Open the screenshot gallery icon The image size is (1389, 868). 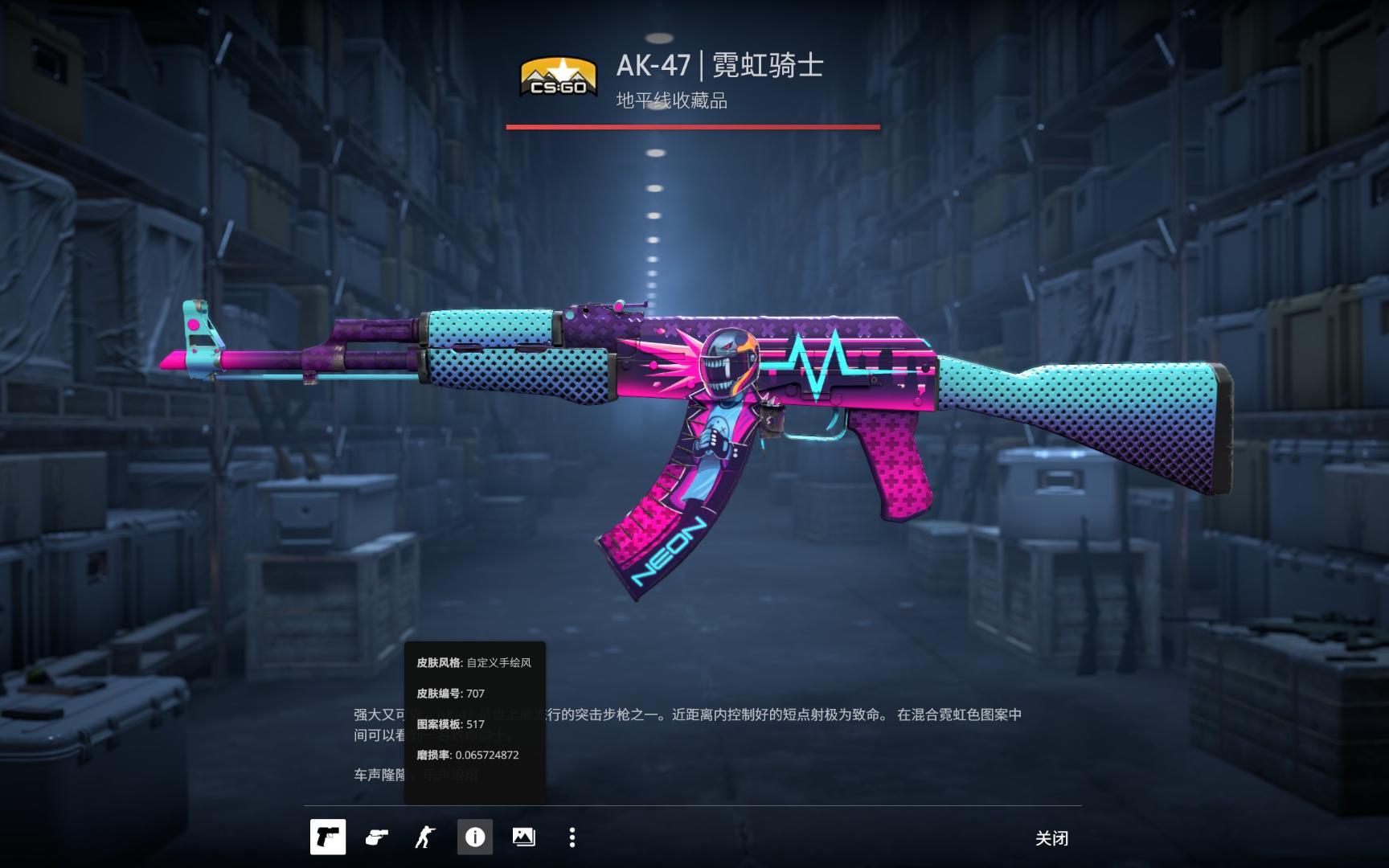coord(524,837)
